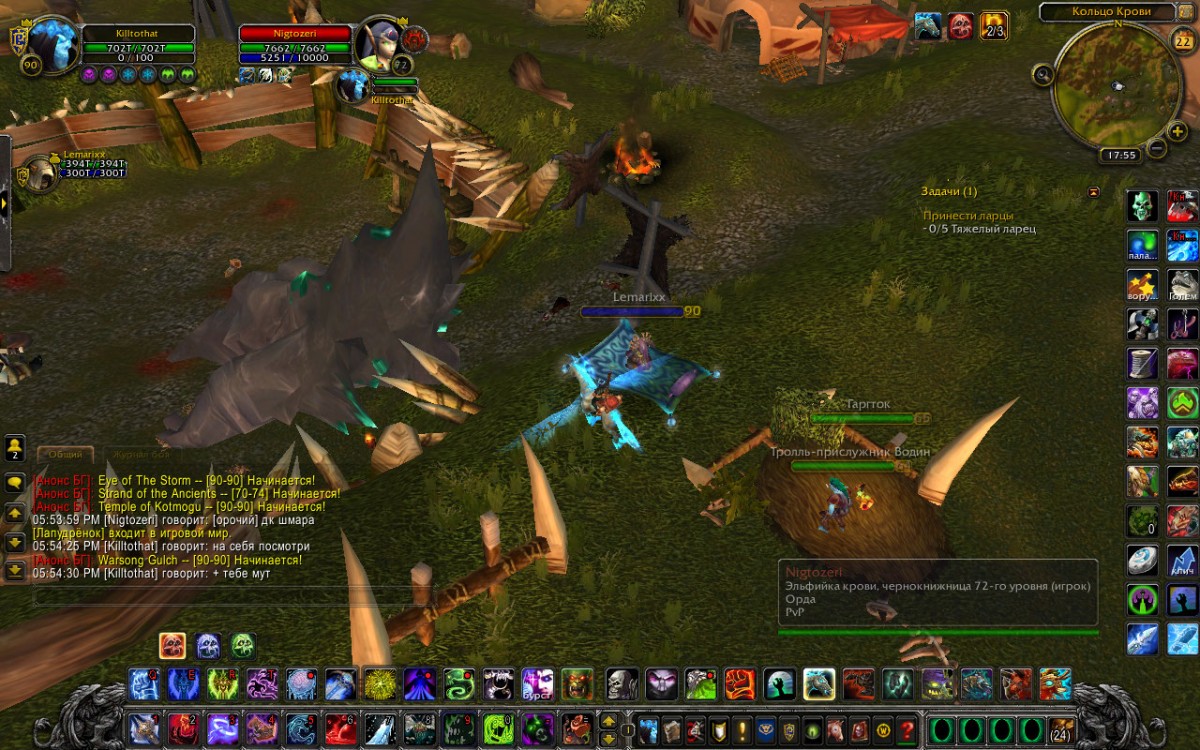
Task: Use the ability labeled Бурст
Action: pos(537,684)
